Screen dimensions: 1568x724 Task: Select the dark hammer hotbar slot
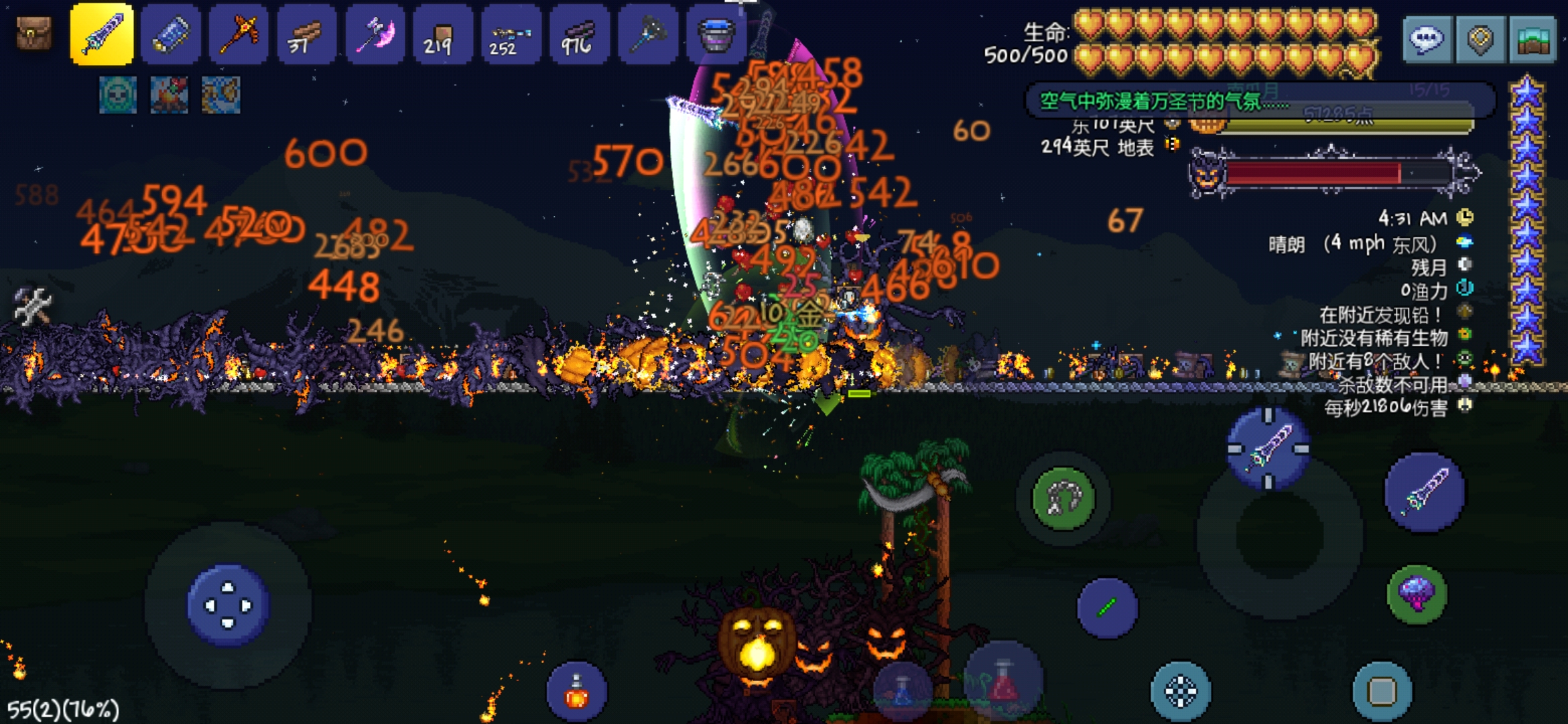[x=647, y=34]
